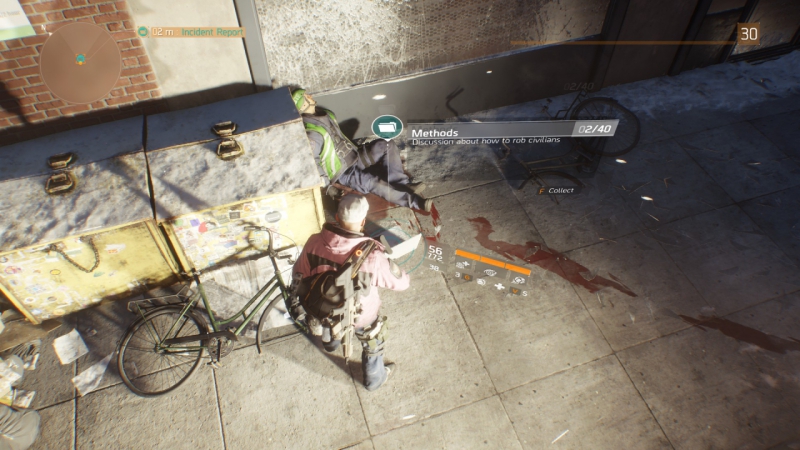Click the minimap's collectible marker
Screen dimensions: 800x450
point(79,57)
